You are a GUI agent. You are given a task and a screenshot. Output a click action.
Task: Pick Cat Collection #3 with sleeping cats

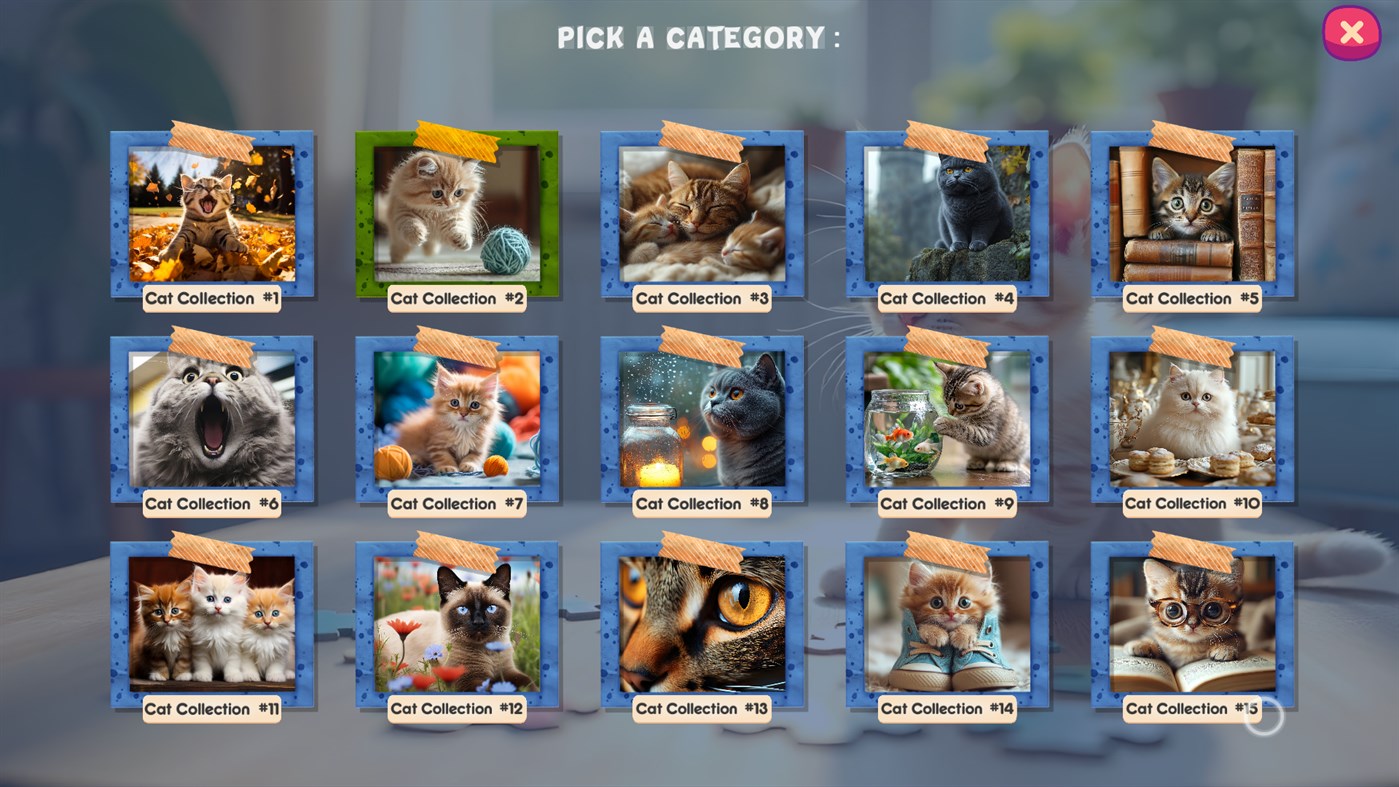[x=701, y=212]
